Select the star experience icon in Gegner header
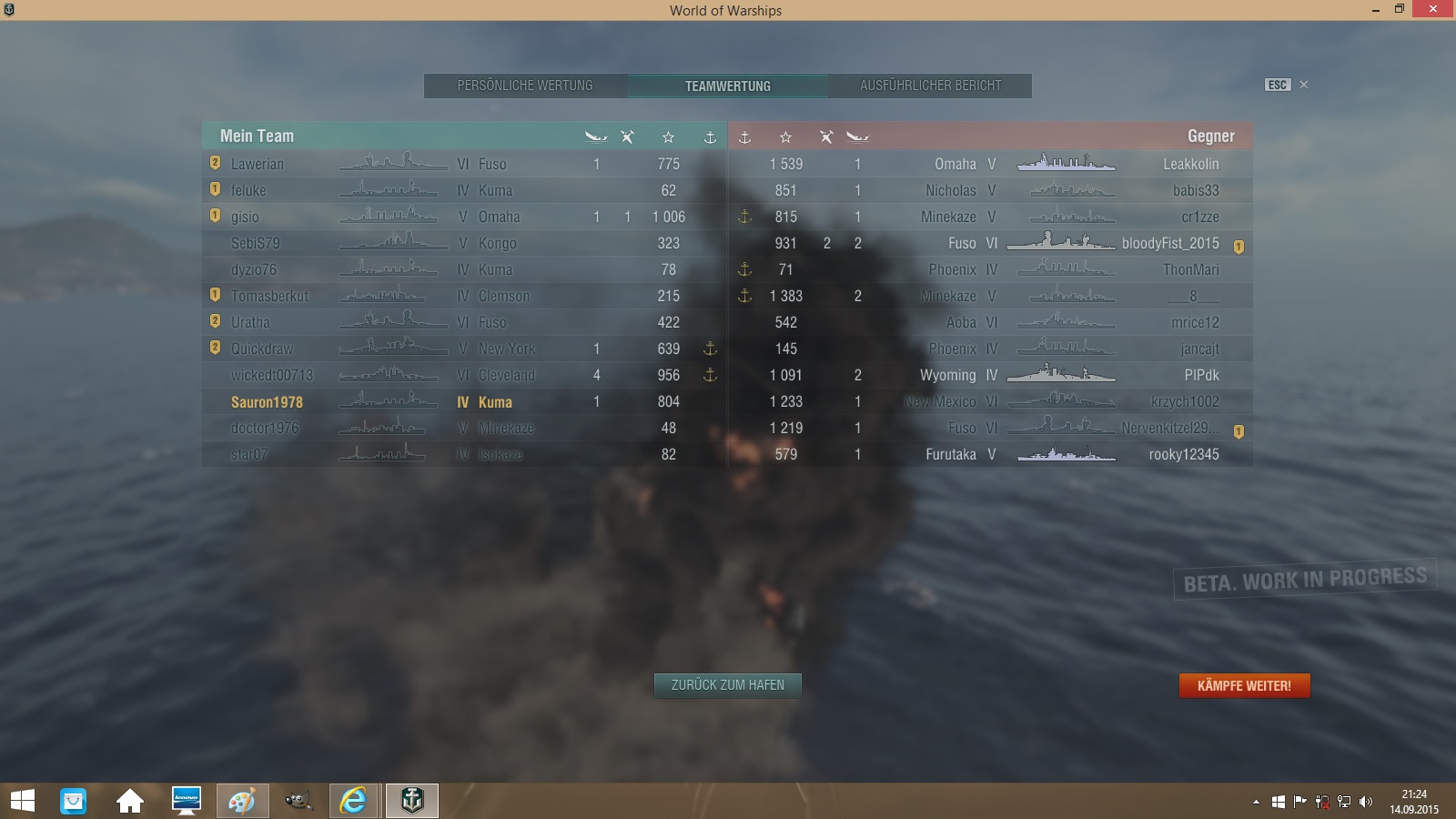This screenshot has height=819, width=1456. coord(785,136)
